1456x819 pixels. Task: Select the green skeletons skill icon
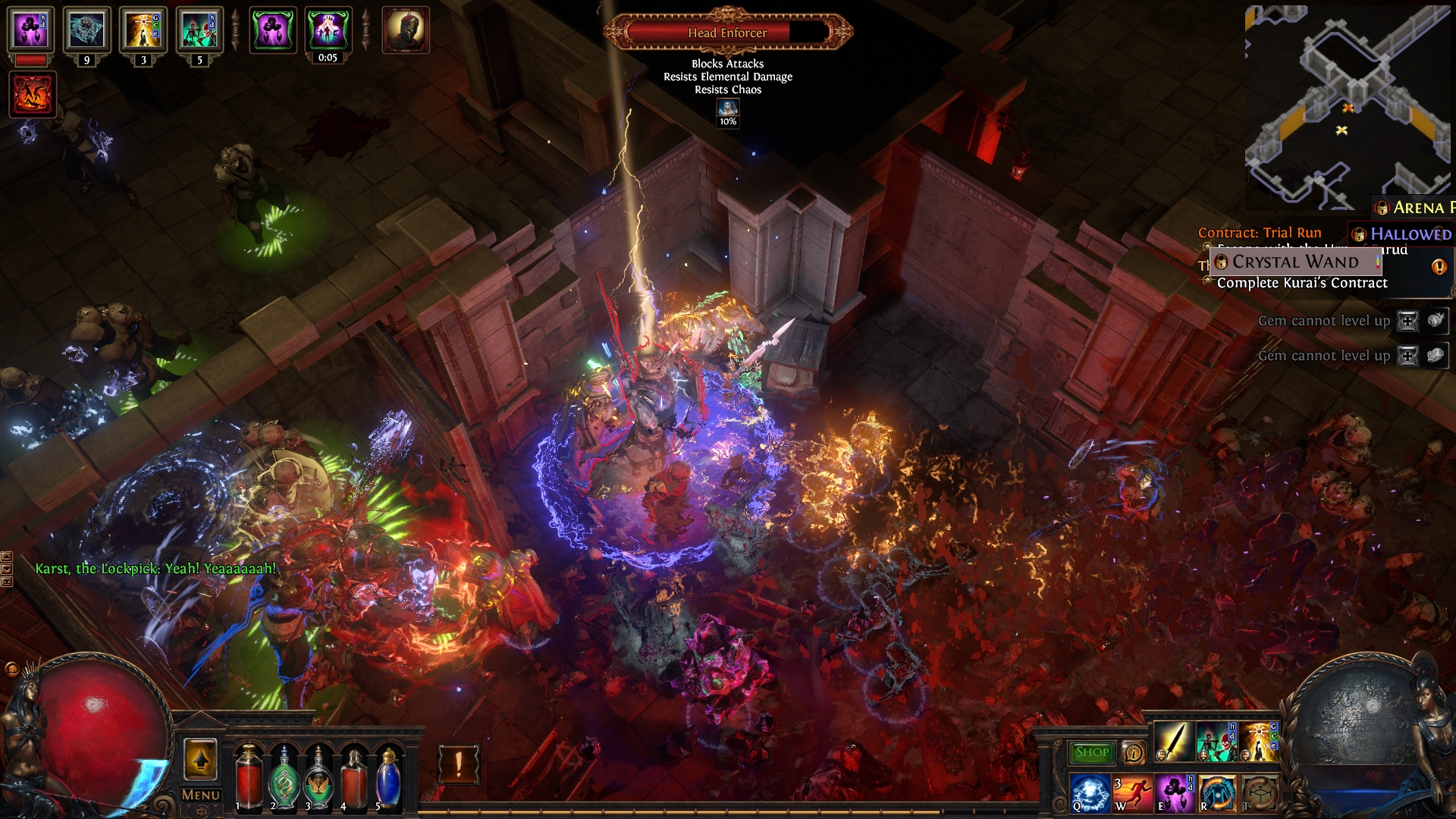point(1216,742)
